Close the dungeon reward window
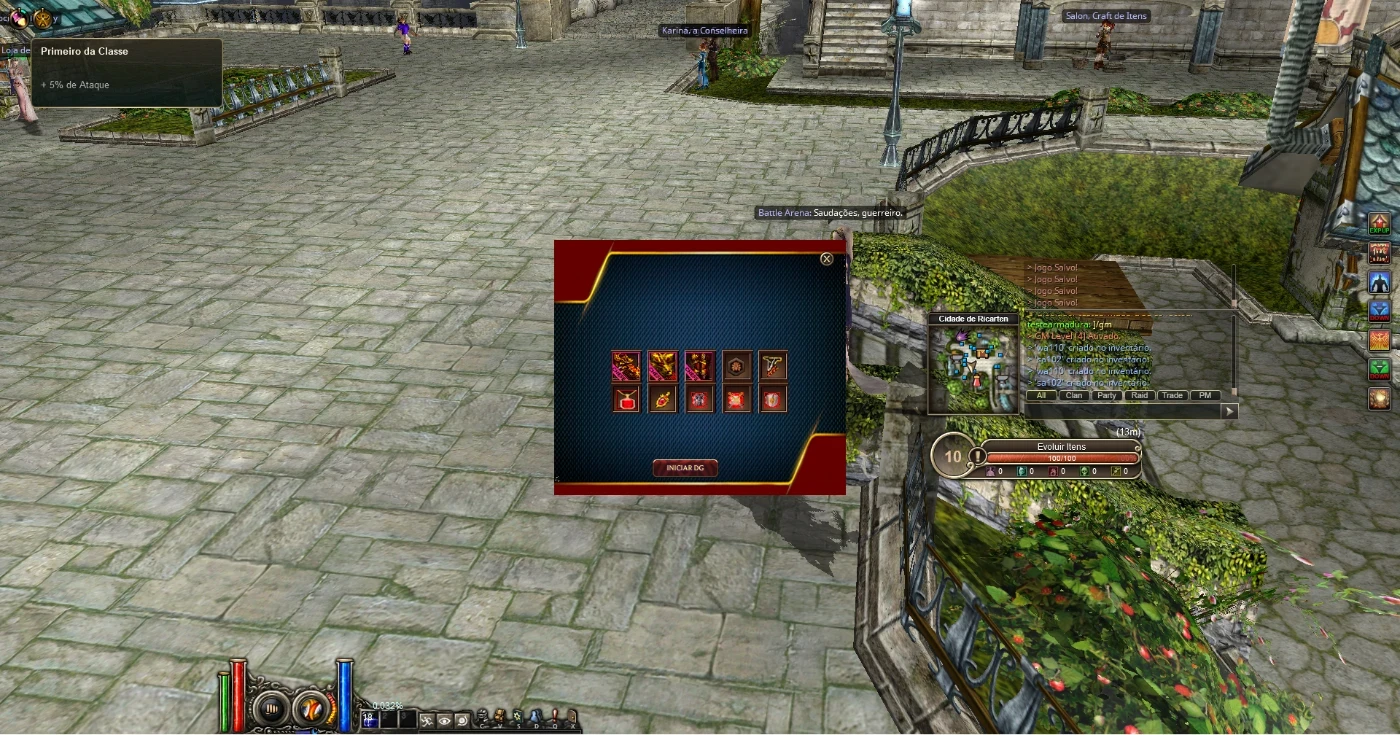The width and height of the screenshot is (1400, 735). pyautogui.click(x=827, y=259)
